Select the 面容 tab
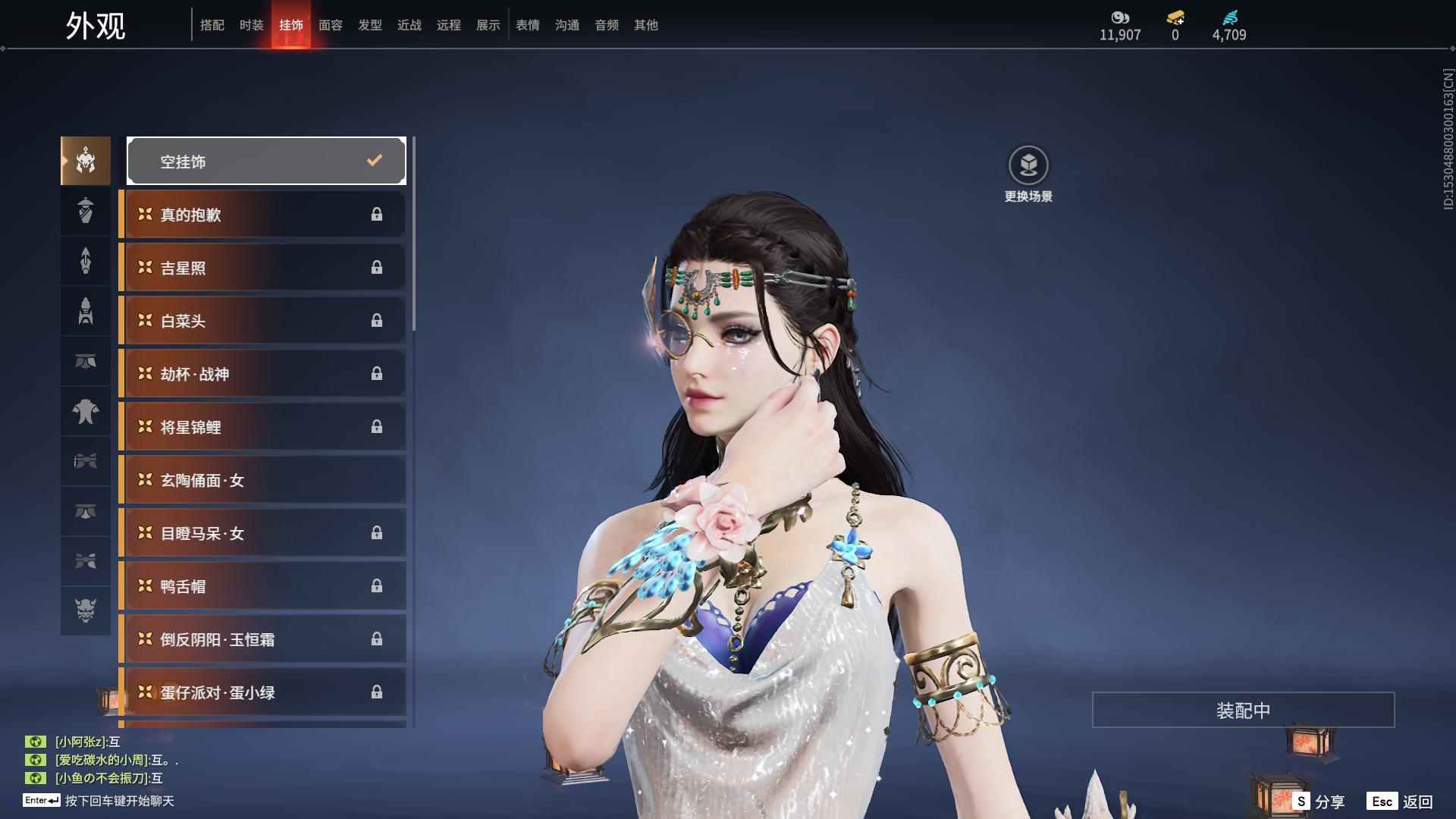 [x=331, y=25]
